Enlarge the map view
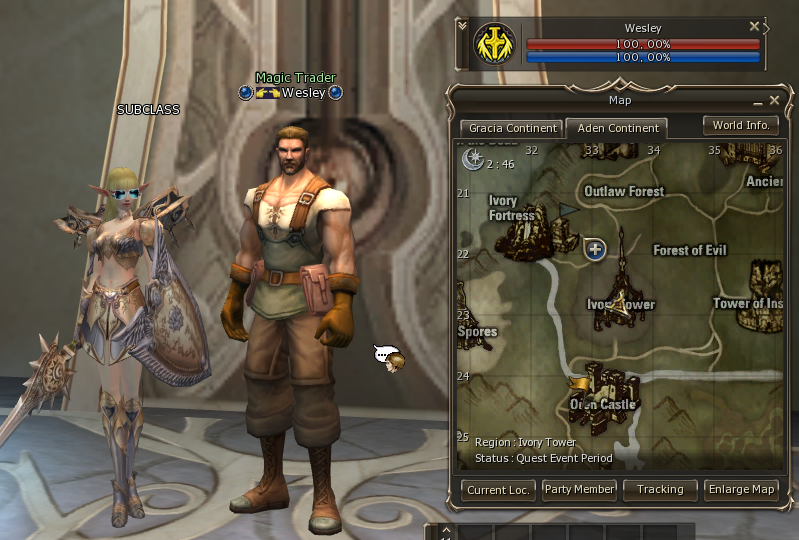799x540 pixels. [x=741, y=490]
